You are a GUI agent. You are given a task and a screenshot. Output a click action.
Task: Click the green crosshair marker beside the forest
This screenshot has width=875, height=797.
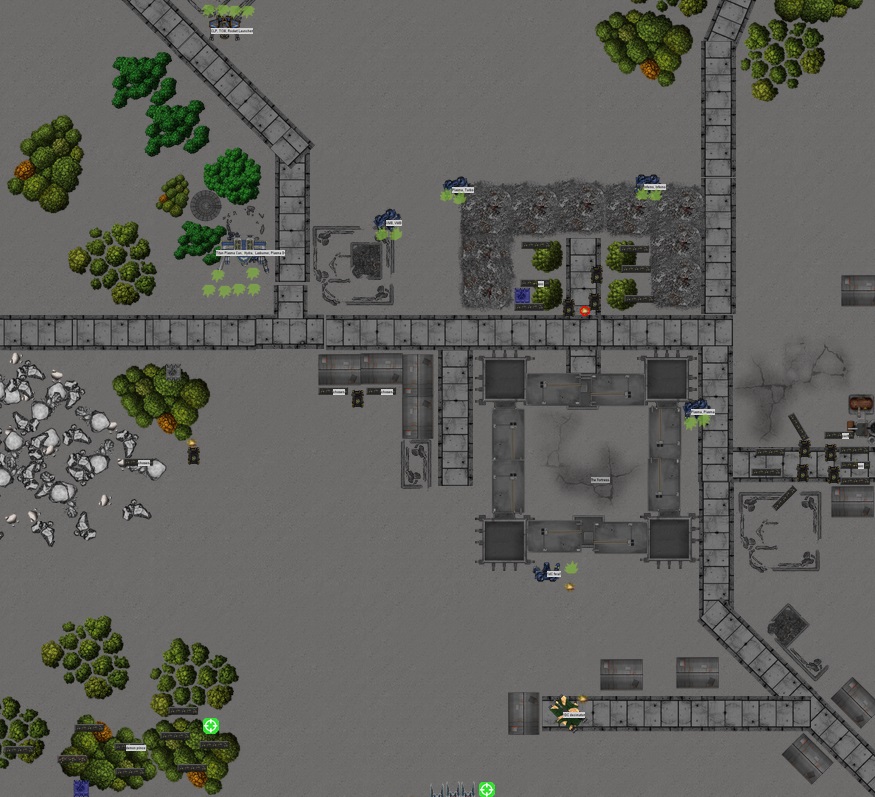click(211, 726)
